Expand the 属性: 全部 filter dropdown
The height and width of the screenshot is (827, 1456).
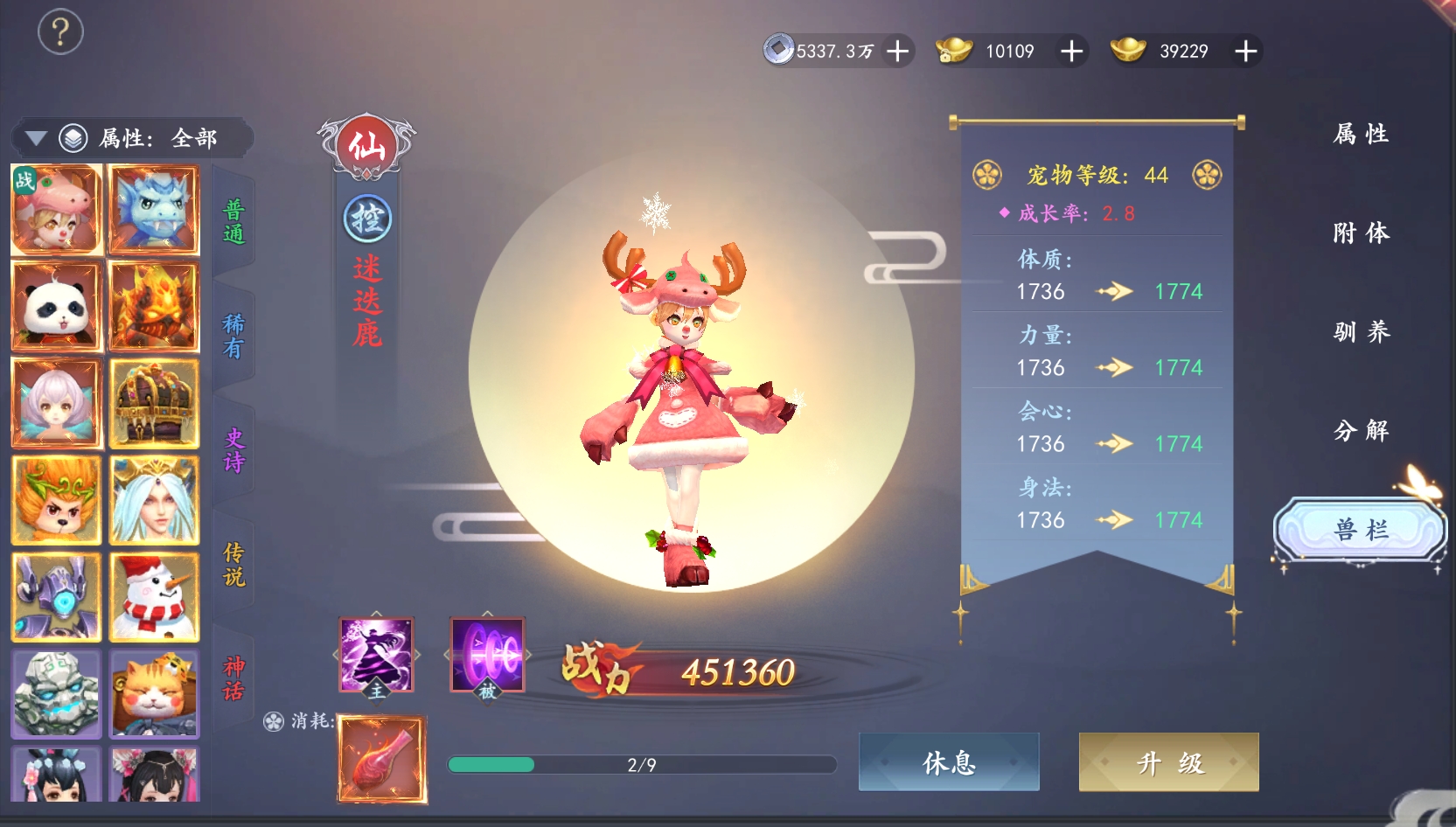tap(157, 138)
